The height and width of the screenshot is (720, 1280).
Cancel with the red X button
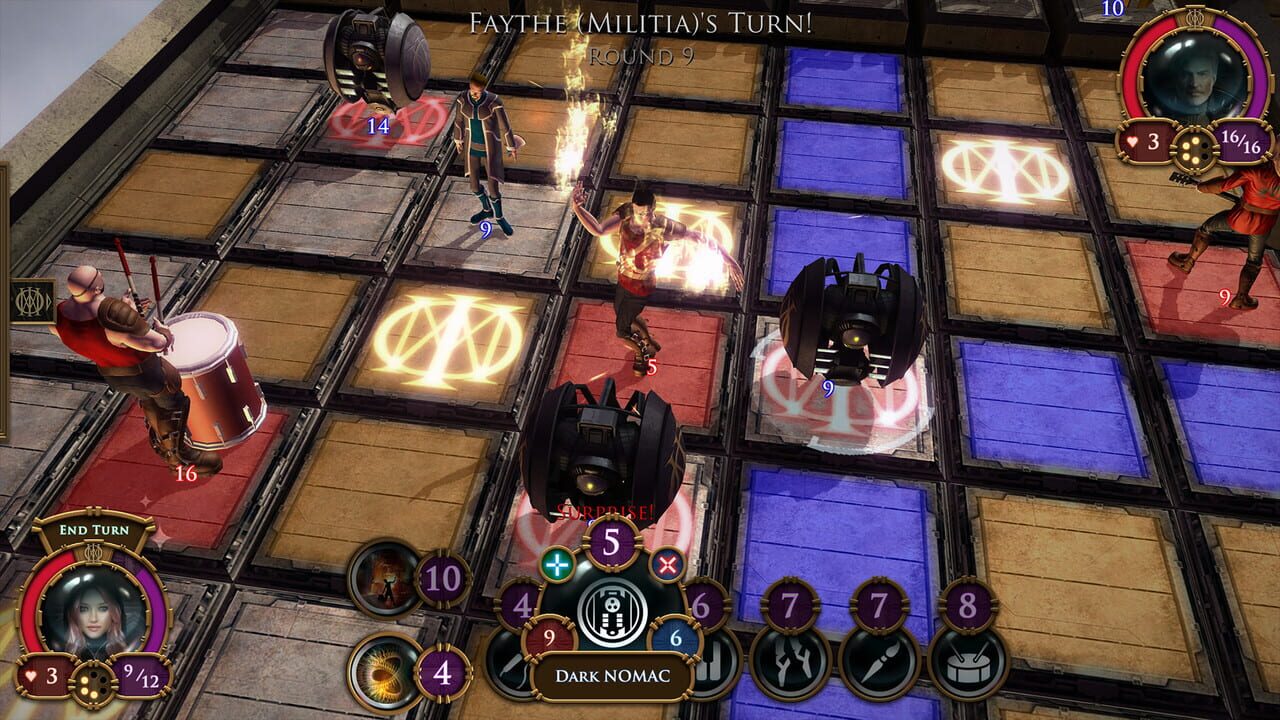(668, 565)
